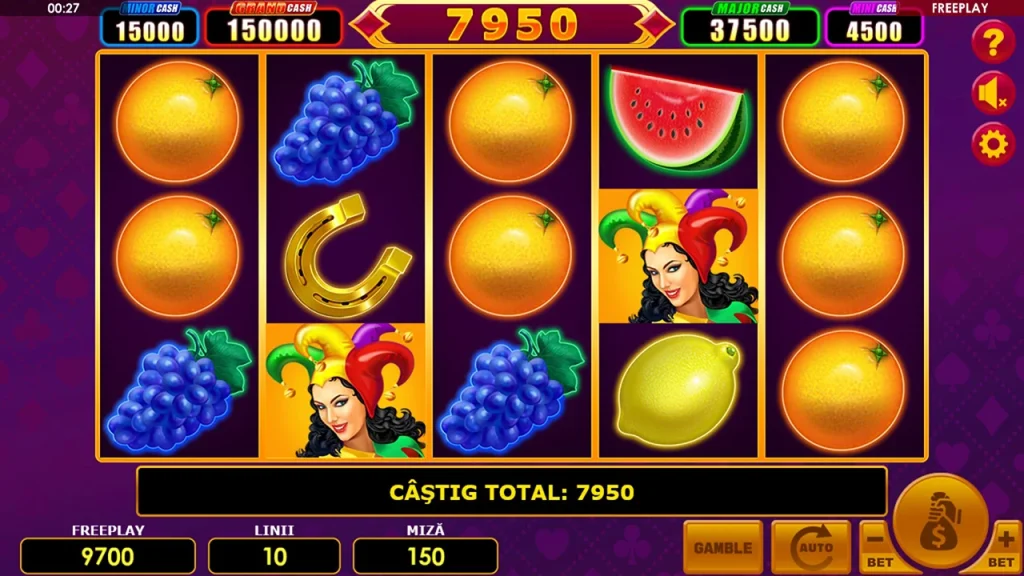The image size is (1024, 576).
Task: Collect winnings with the money bag button
Action: point(940,520)
